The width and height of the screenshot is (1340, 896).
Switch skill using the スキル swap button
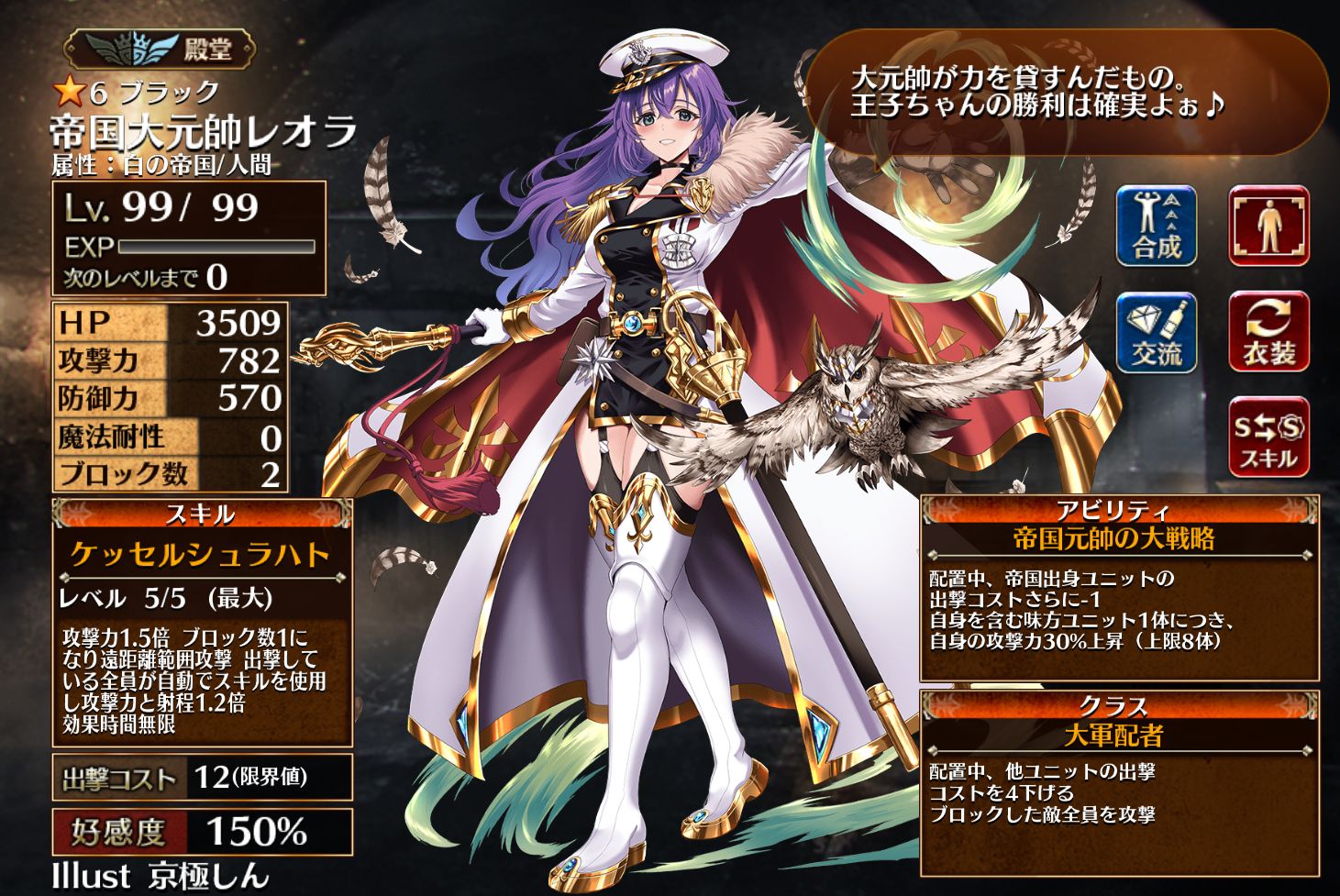[1268, 438]
